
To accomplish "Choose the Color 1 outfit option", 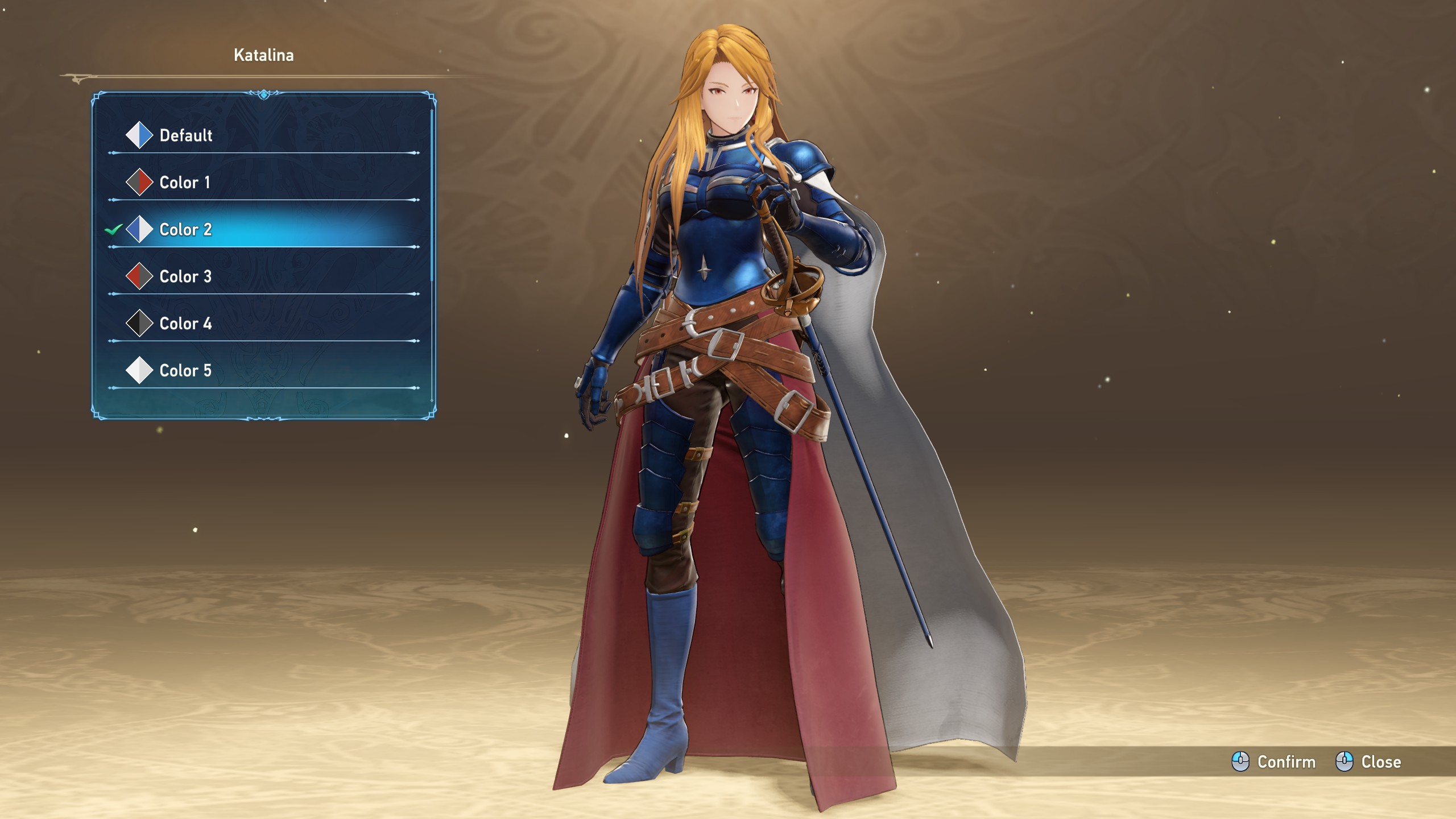I will 184,183.
